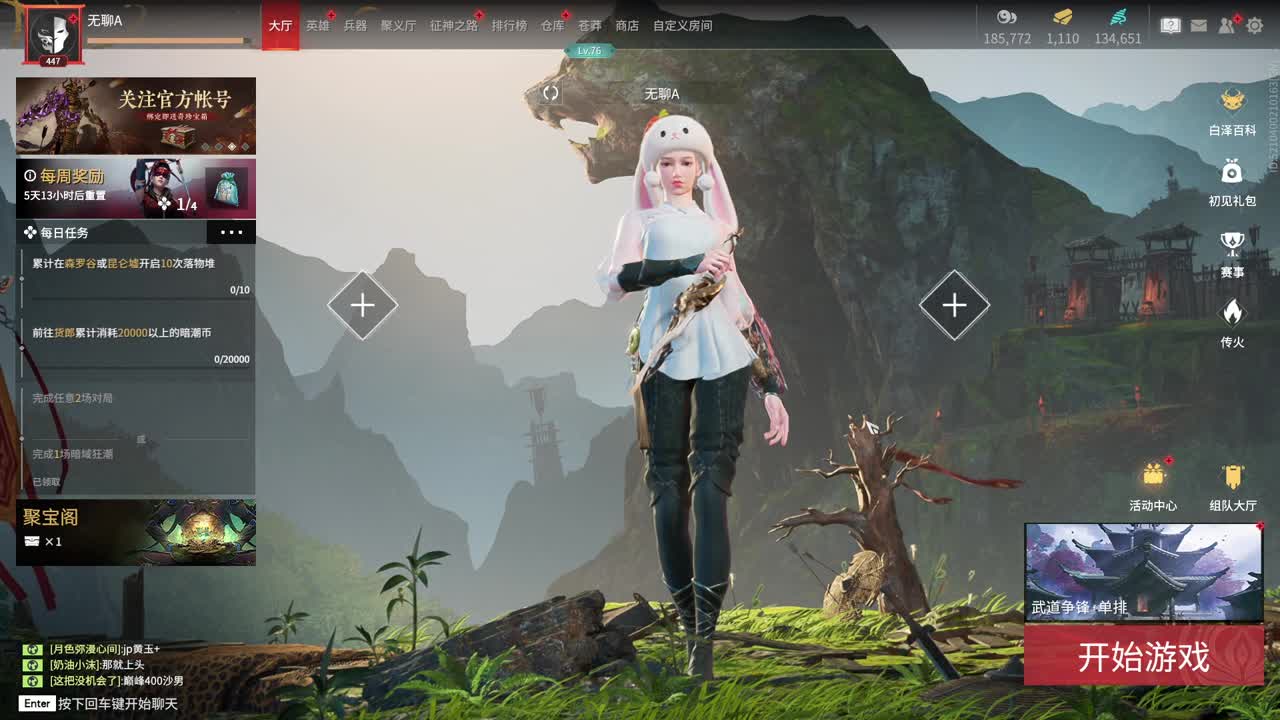Screen dimensions: 1280x720
Task: Open the 仓库 warehouse tab
Action: (552, 26)
